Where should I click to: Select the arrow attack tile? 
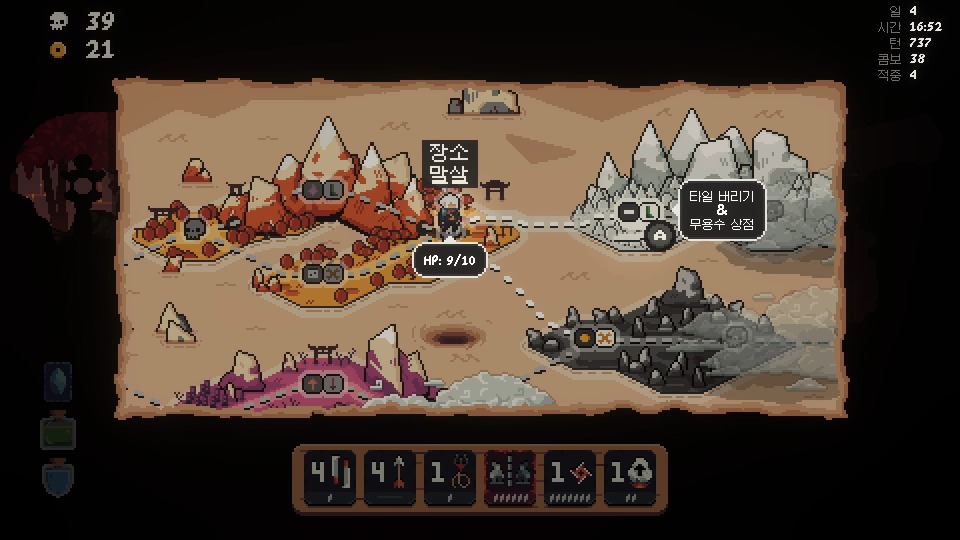pyautogui.click(x=390, y=475)
